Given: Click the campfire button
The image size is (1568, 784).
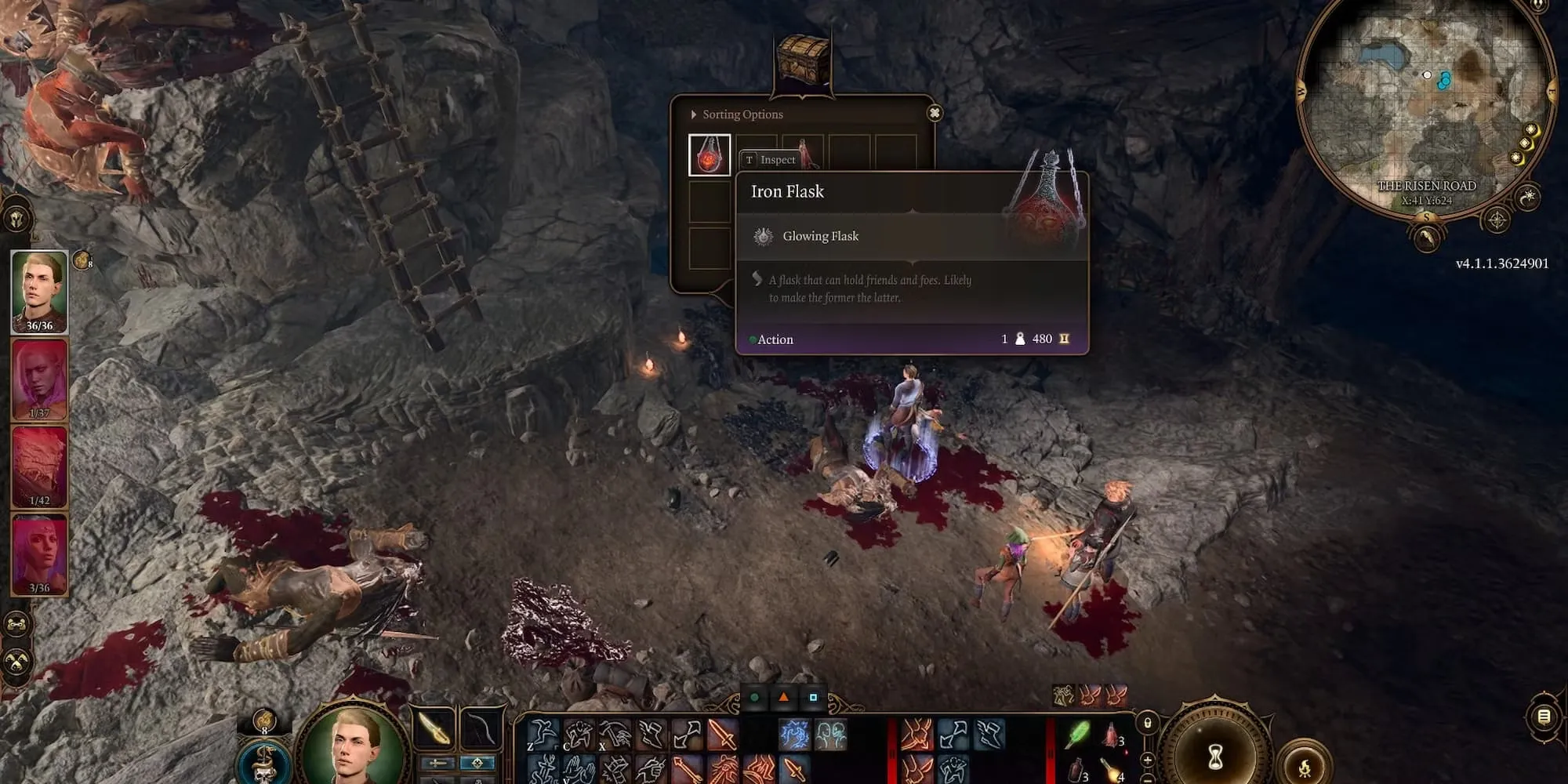Looking at the screenshot, I should 1305,765.
